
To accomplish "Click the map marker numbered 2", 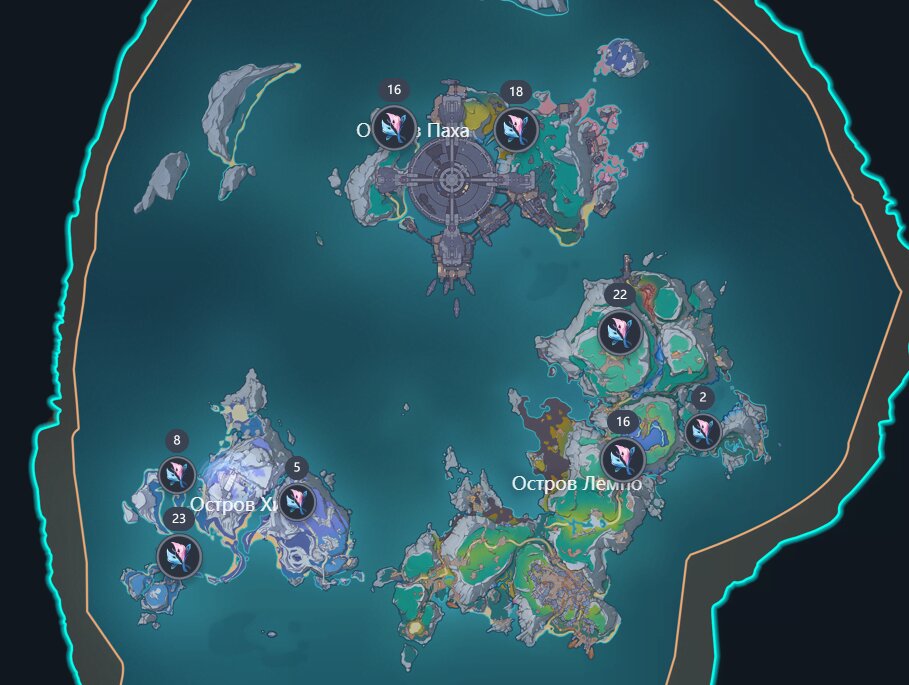I will tap(703, 432).
